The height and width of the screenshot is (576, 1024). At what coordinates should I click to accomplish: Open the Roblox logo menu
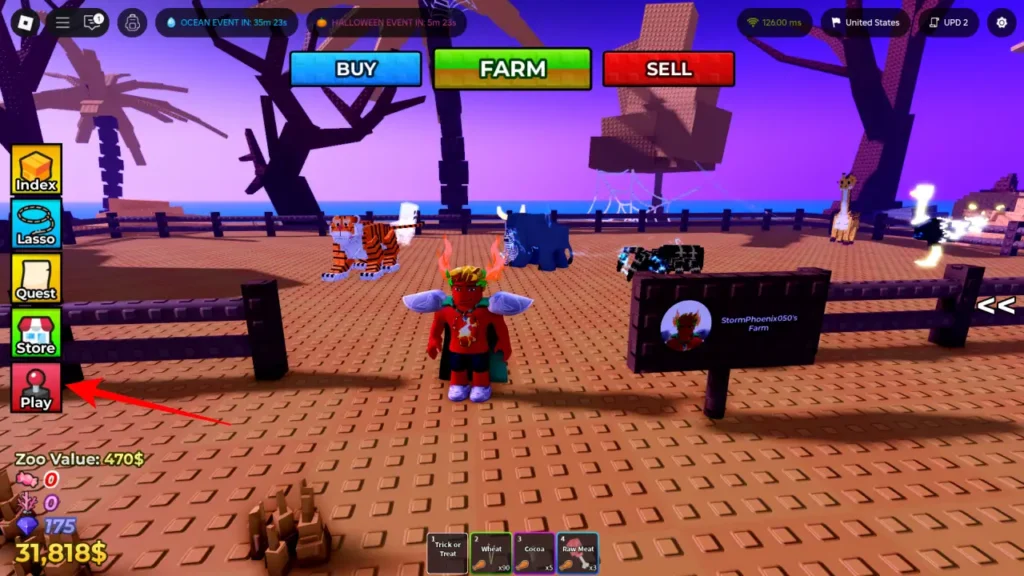(x=23, y=22)
